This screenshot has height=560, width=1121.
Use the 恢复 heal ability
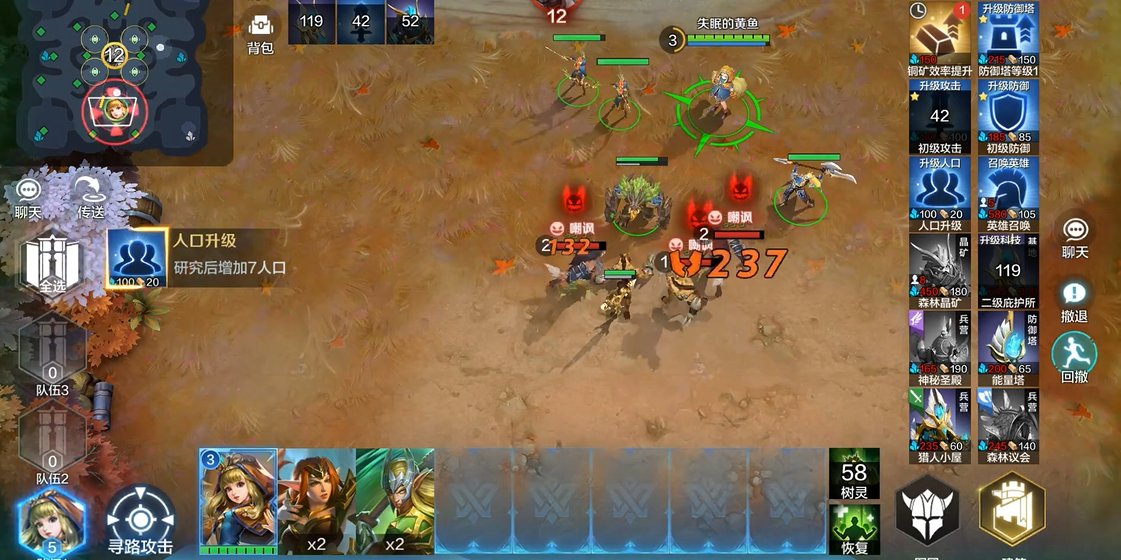coord(854,527)
